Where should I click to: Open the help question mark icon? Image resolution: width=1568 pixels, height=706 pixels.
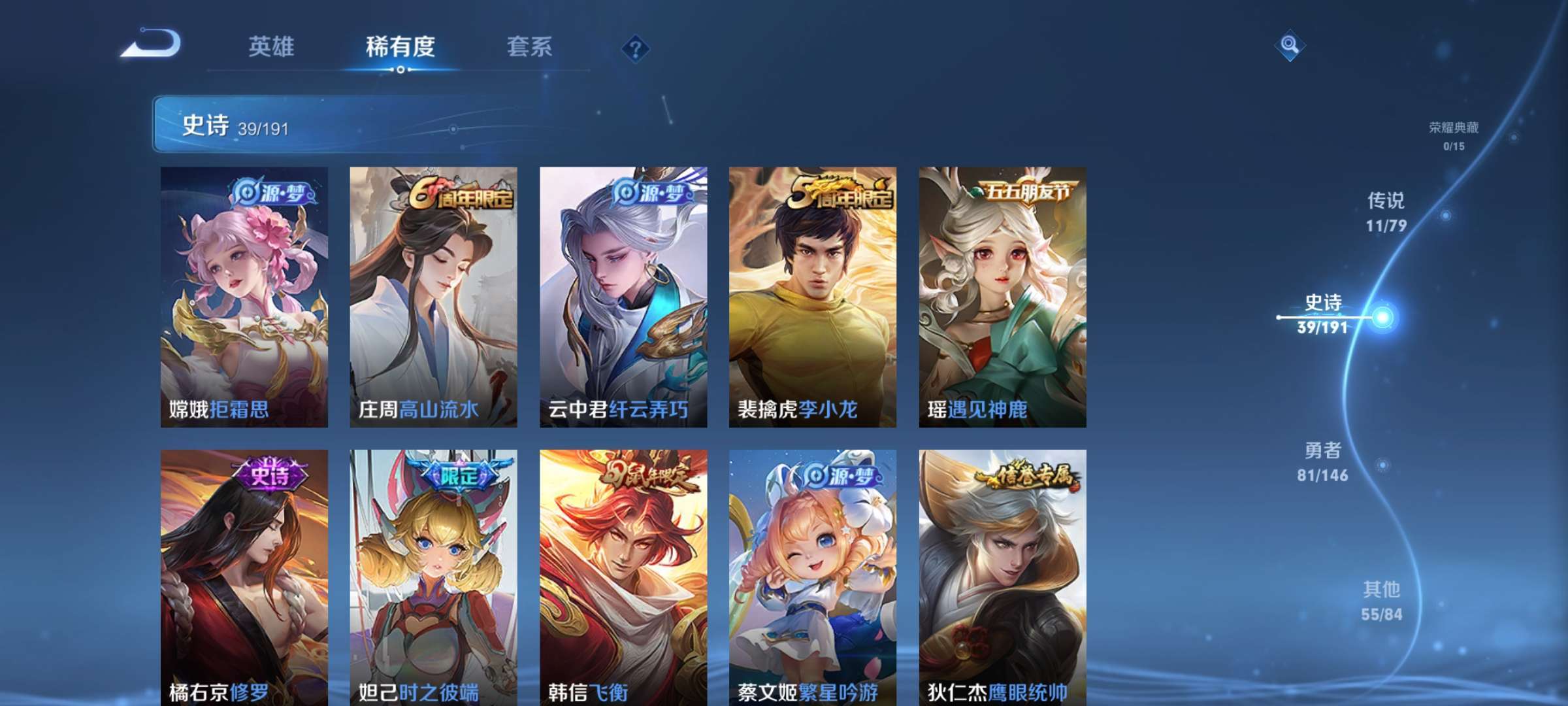tap(636, 47)
